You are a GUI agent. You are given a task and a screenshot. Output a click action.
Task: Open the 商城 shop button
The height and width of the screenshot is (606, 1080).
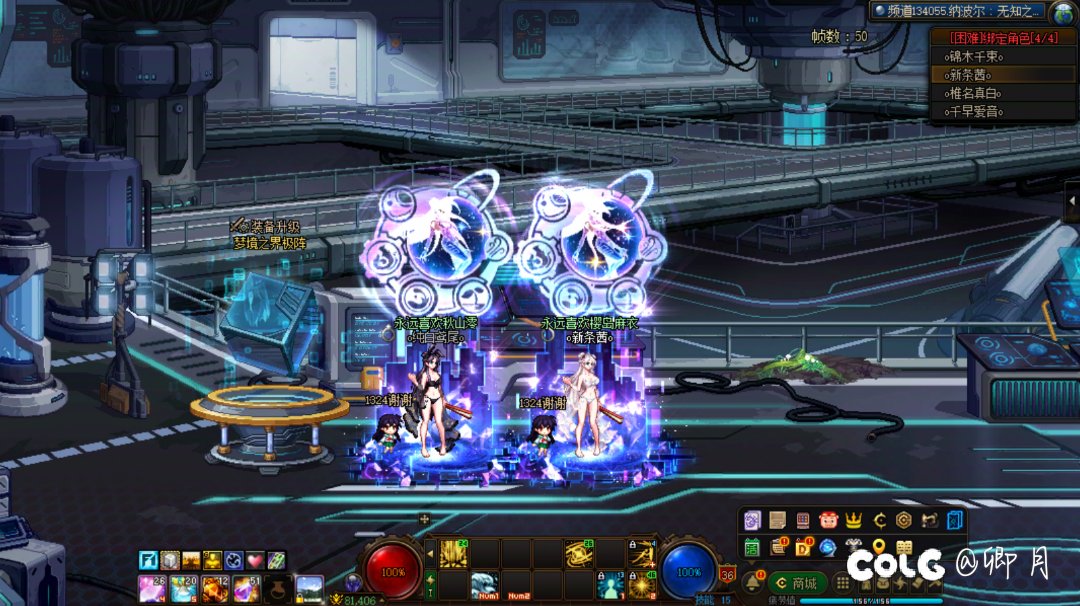coord(798,583)
